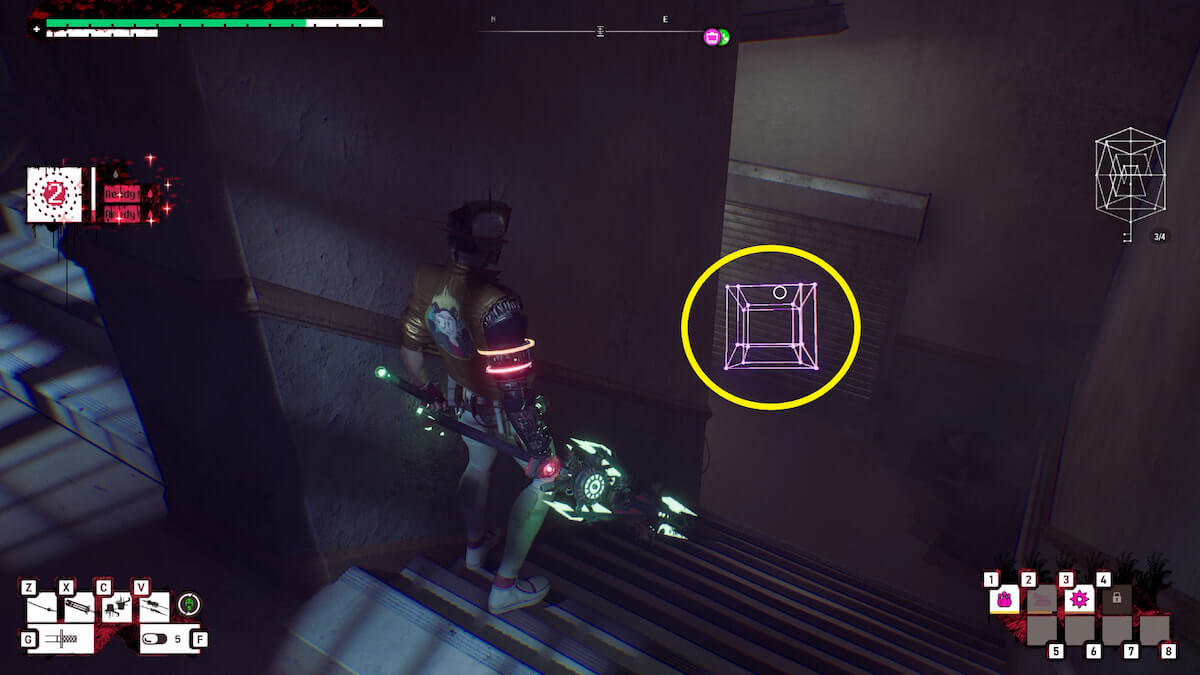
Task: Click the pink marker on the compass
Action: click(712, 37)
